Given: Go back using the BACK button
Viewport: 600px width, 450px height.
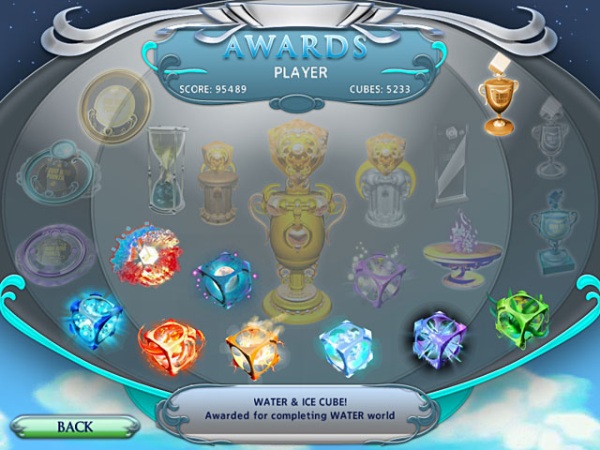Looking at the screenshot, I should [x=75, y=426].
